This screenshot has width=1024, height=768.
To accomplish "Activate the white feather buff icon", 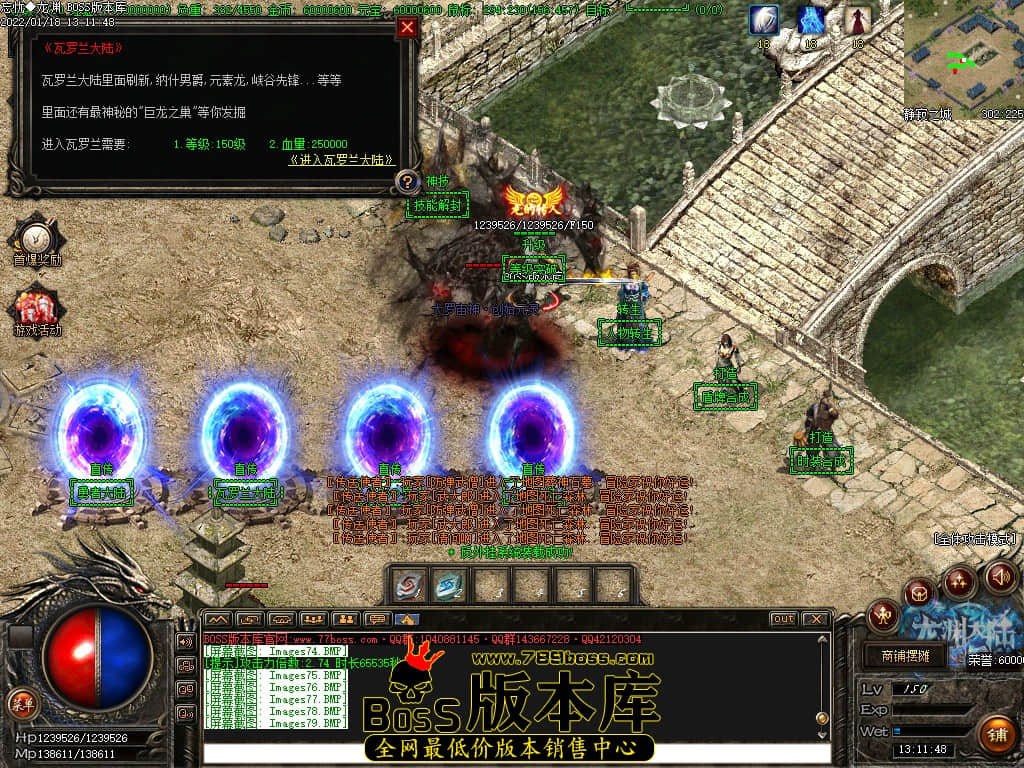I will pos(765,20).
